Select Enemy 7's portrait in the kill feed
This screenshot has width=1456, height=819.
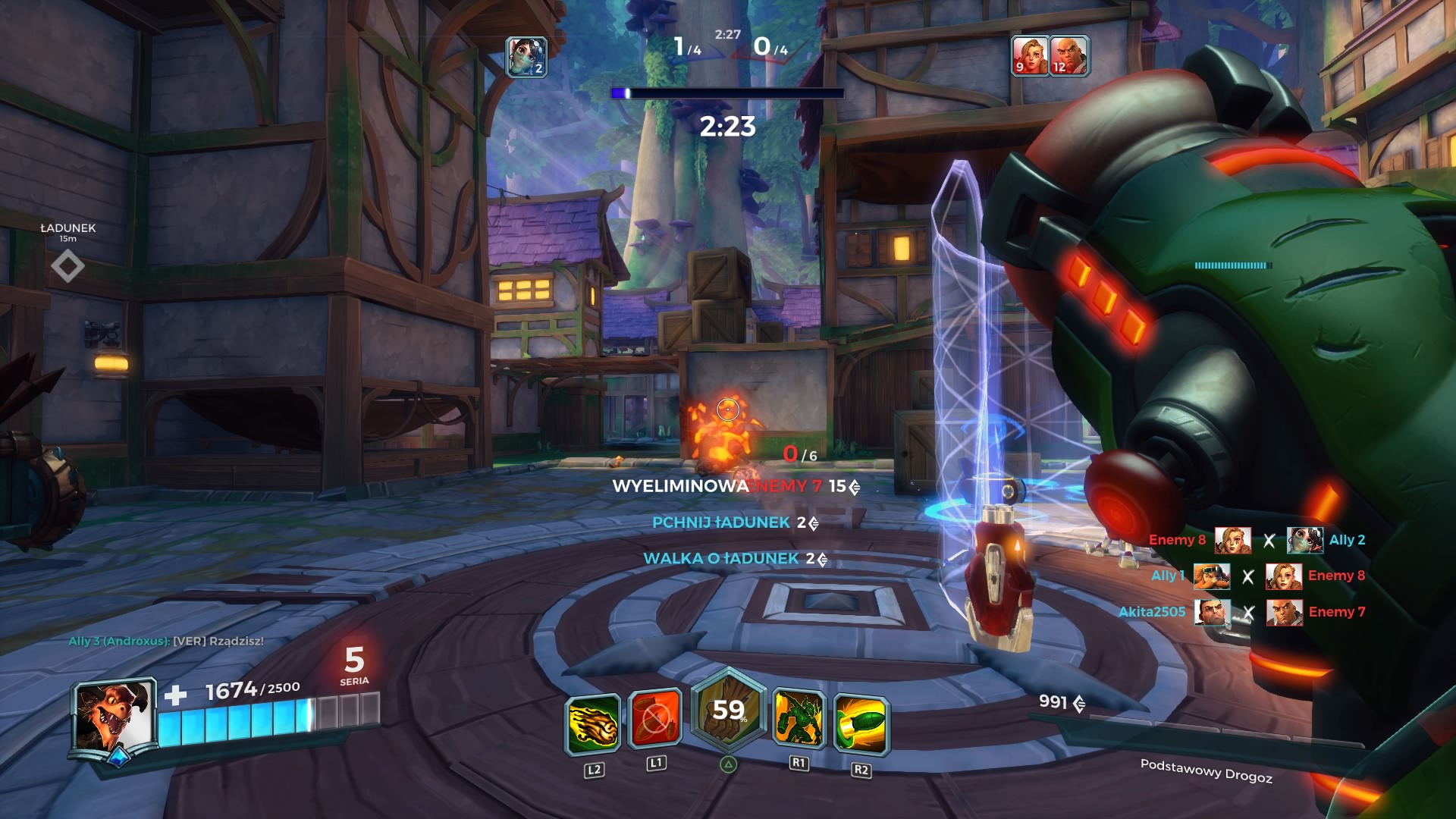[1284, 612]
